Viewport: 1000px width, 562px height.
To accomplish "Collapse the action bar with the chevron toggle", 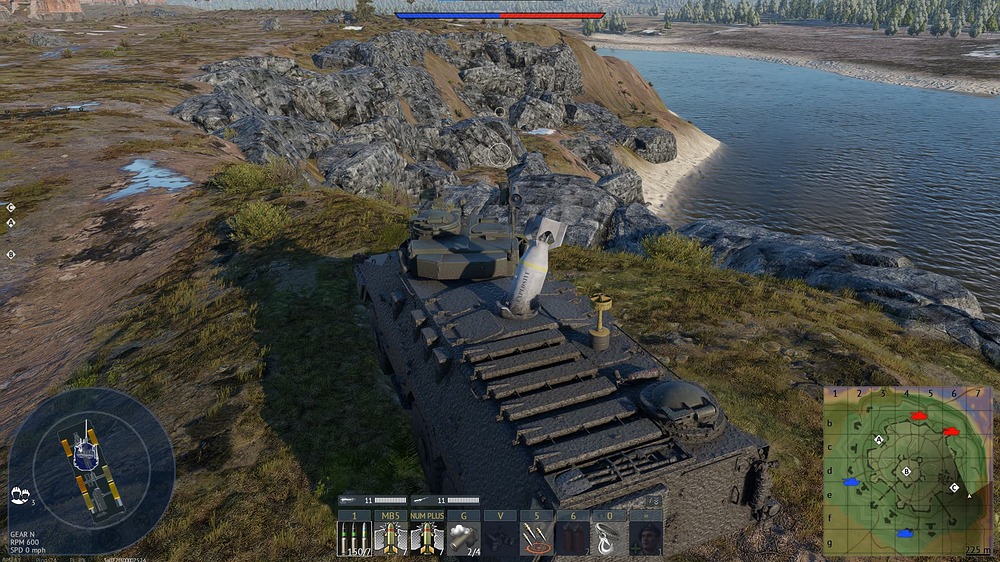I will [x=653, y=500].
